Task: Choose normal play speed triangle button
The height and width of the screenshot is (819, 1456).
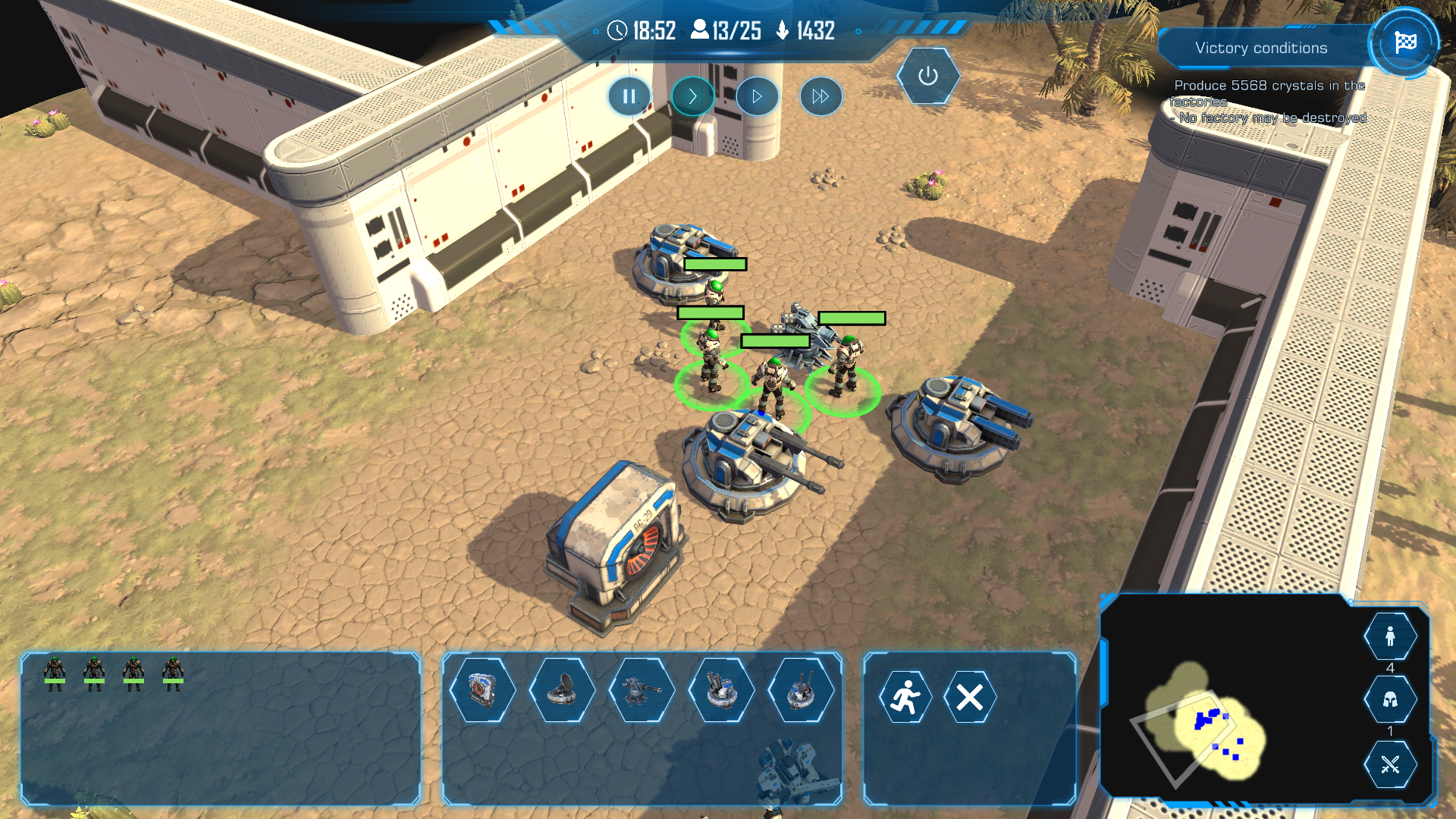Action: 757,96
